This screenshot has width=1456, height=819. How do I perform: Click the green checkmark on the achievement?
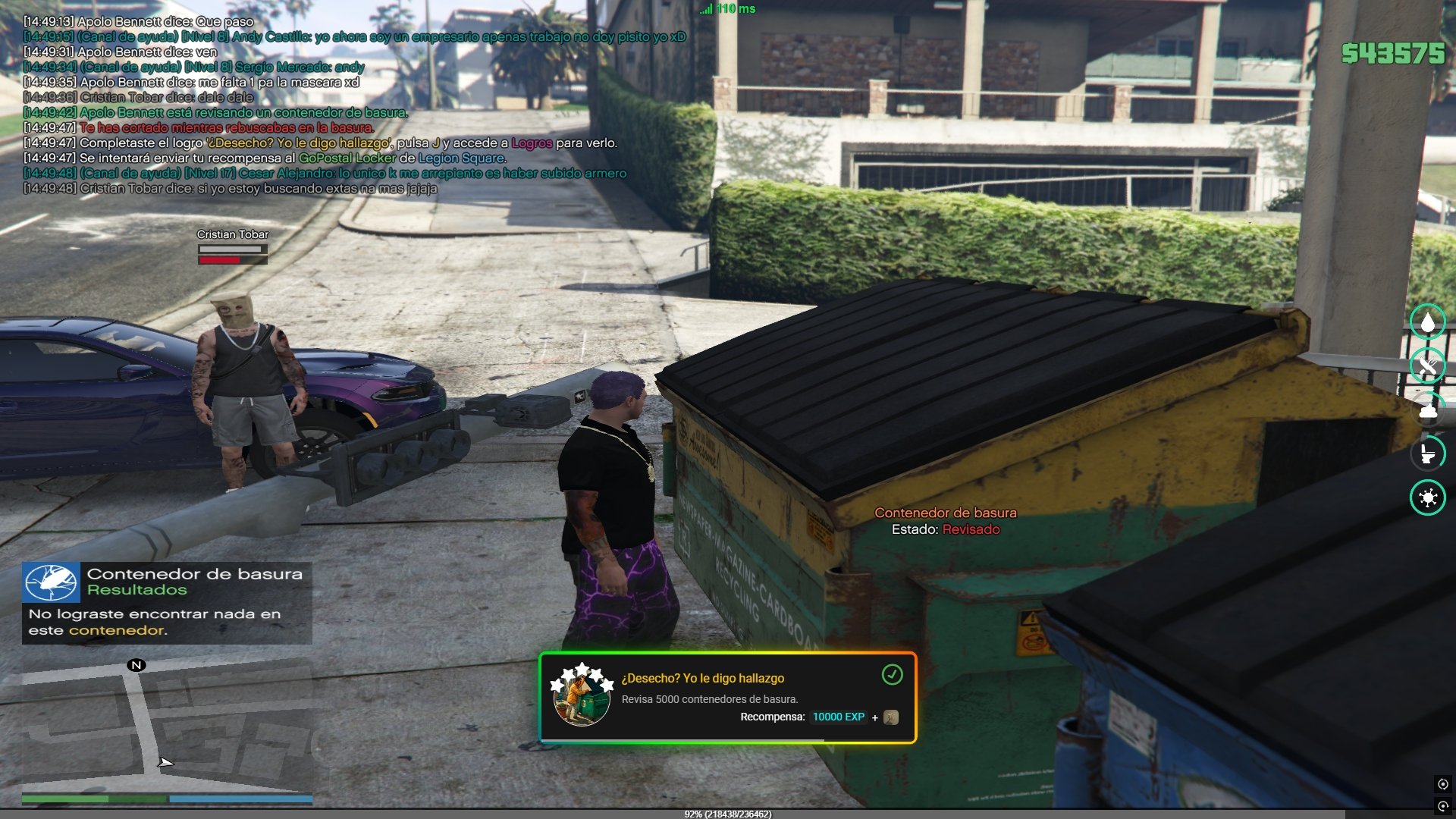(892, 674)
